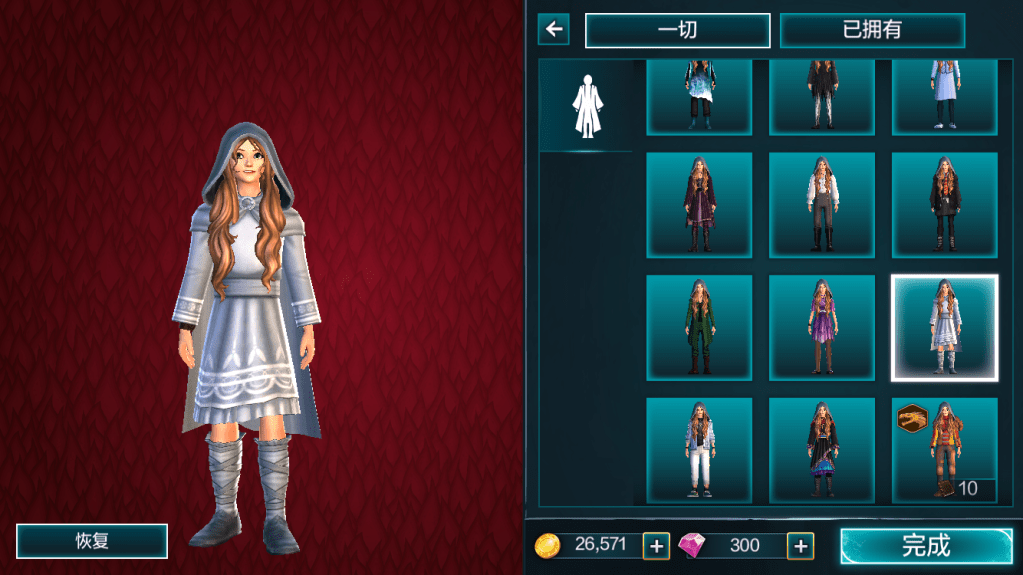Select the orange sweater outfit costing 10
The image size is (1023, 575).
(944, 450)
